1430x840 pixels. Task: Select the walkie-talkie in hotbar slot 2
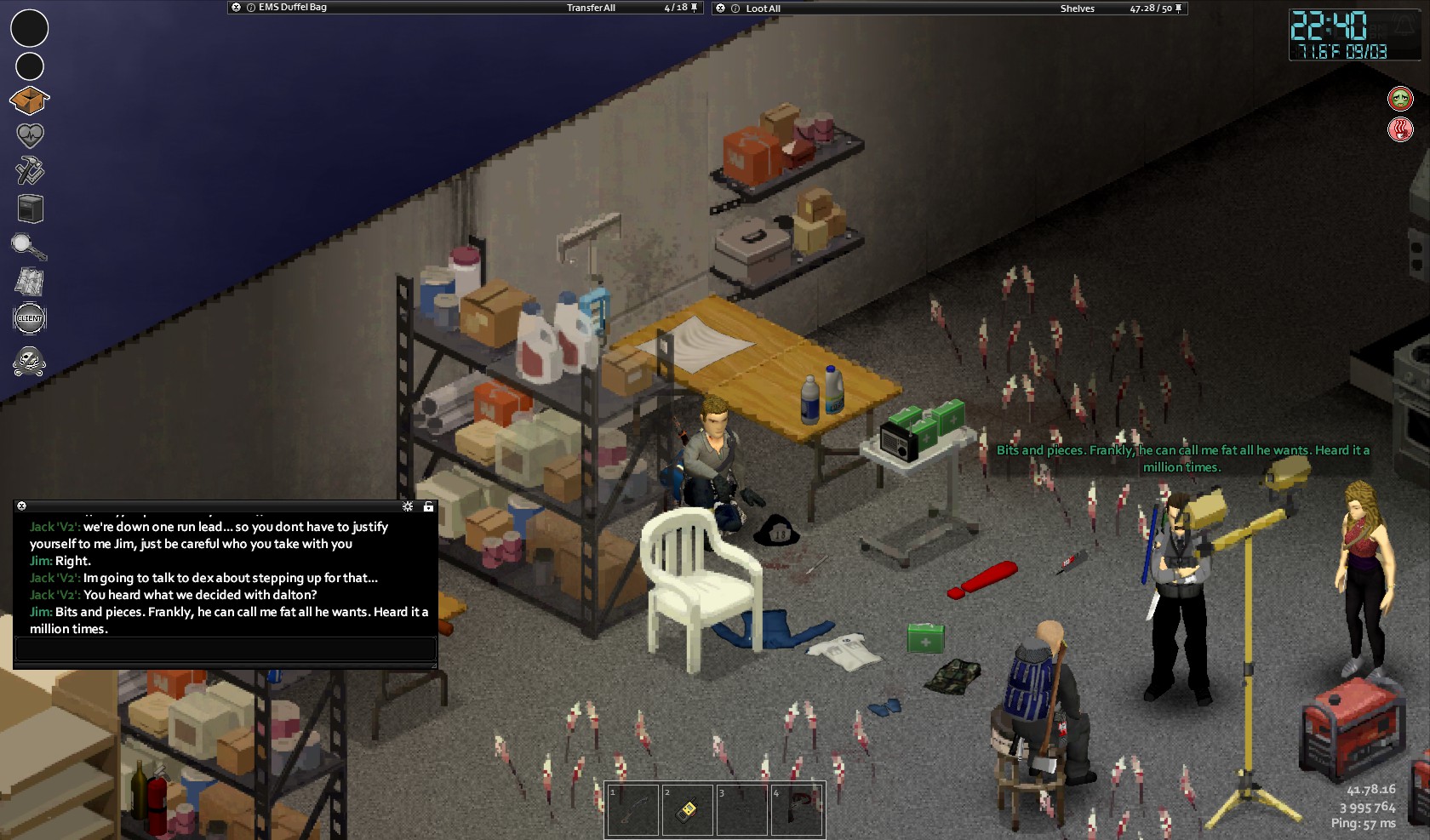688,809
